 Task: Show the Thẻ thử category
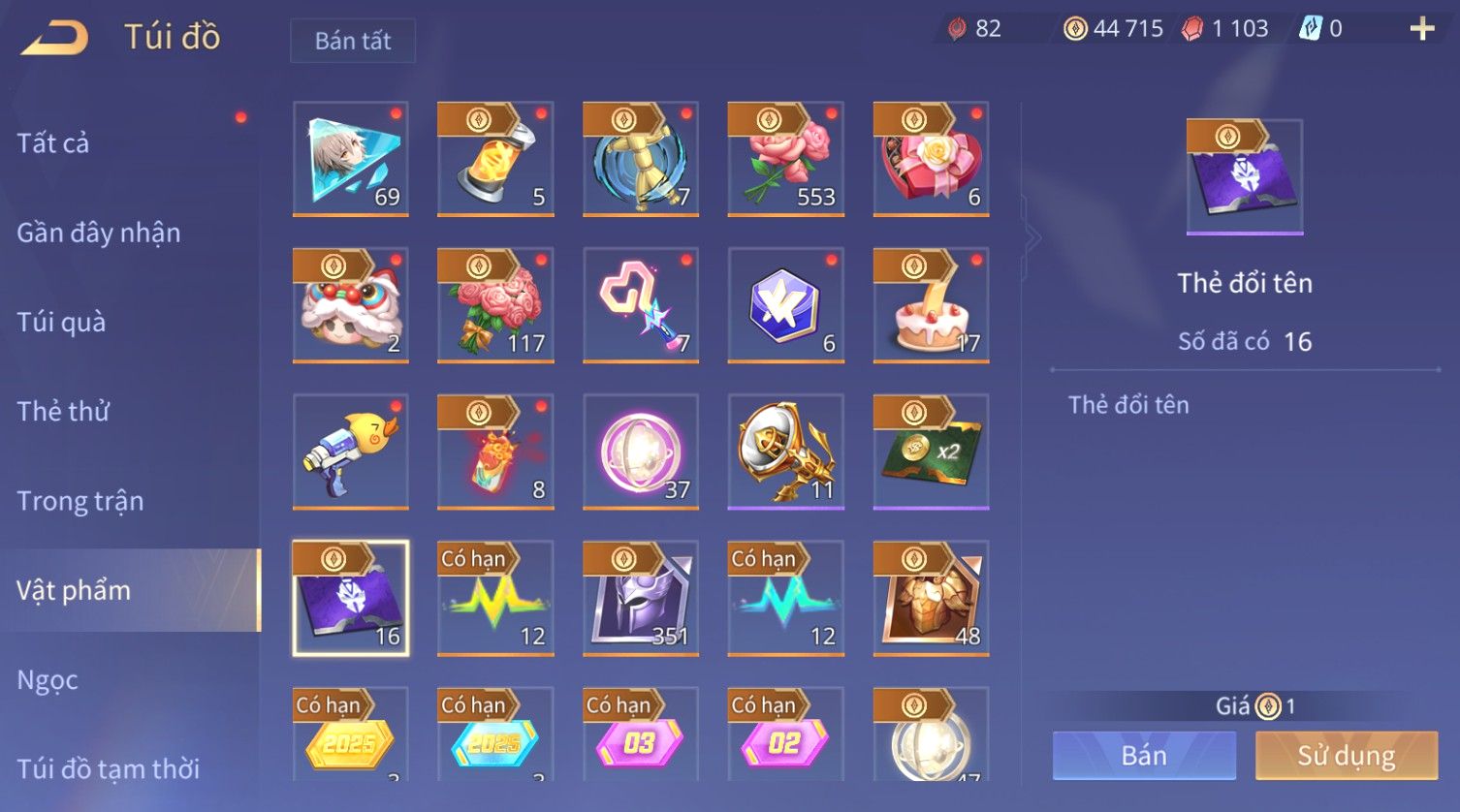tap(64, 411)
